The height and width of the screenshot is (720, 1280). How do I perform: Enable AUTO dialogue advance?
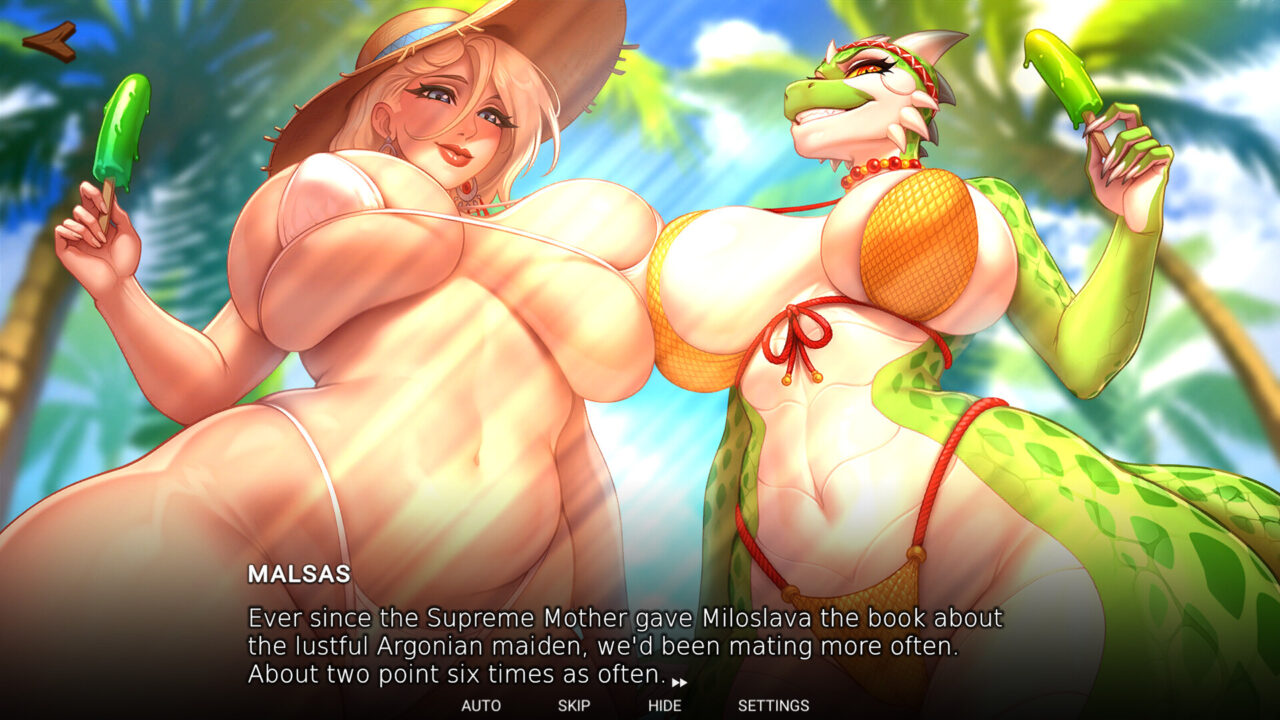[481, 705]
